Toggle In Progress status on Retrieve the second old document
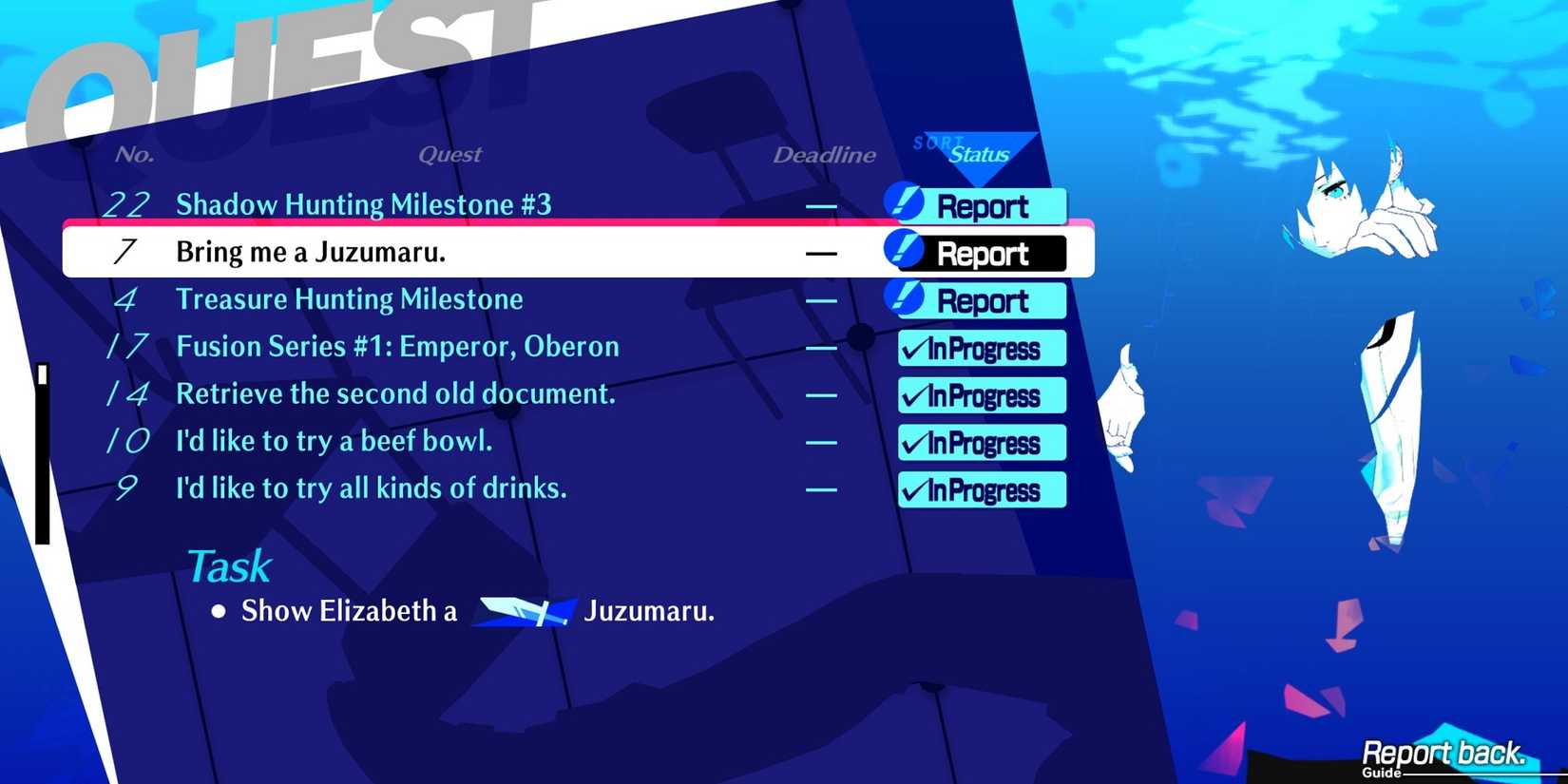1568x784 pixels. tap(981, 395)
